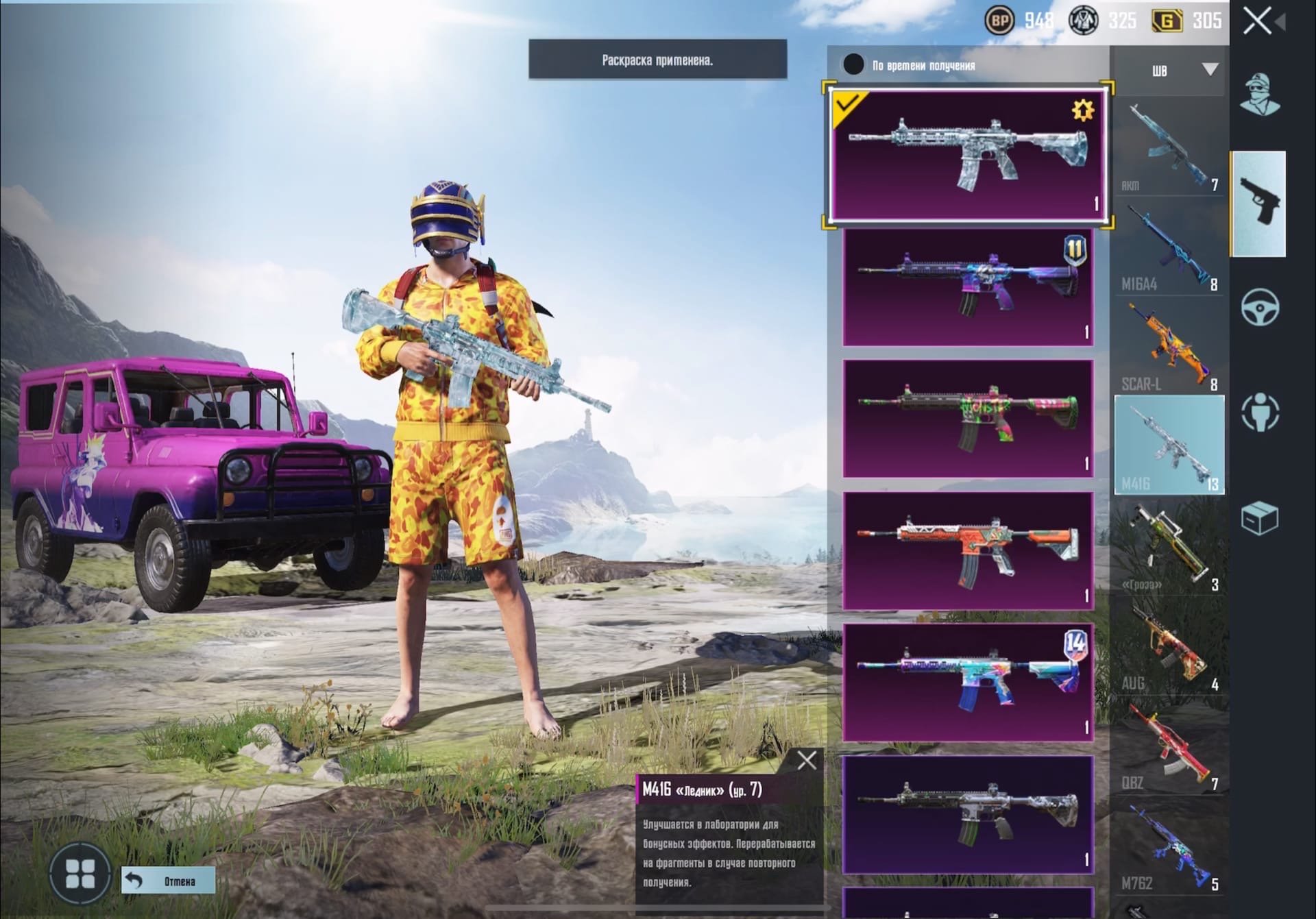Open the gear upgrade icon on Glacier skin
The height and width of the screenshot is (919, 1316).
click(1082, 110)
